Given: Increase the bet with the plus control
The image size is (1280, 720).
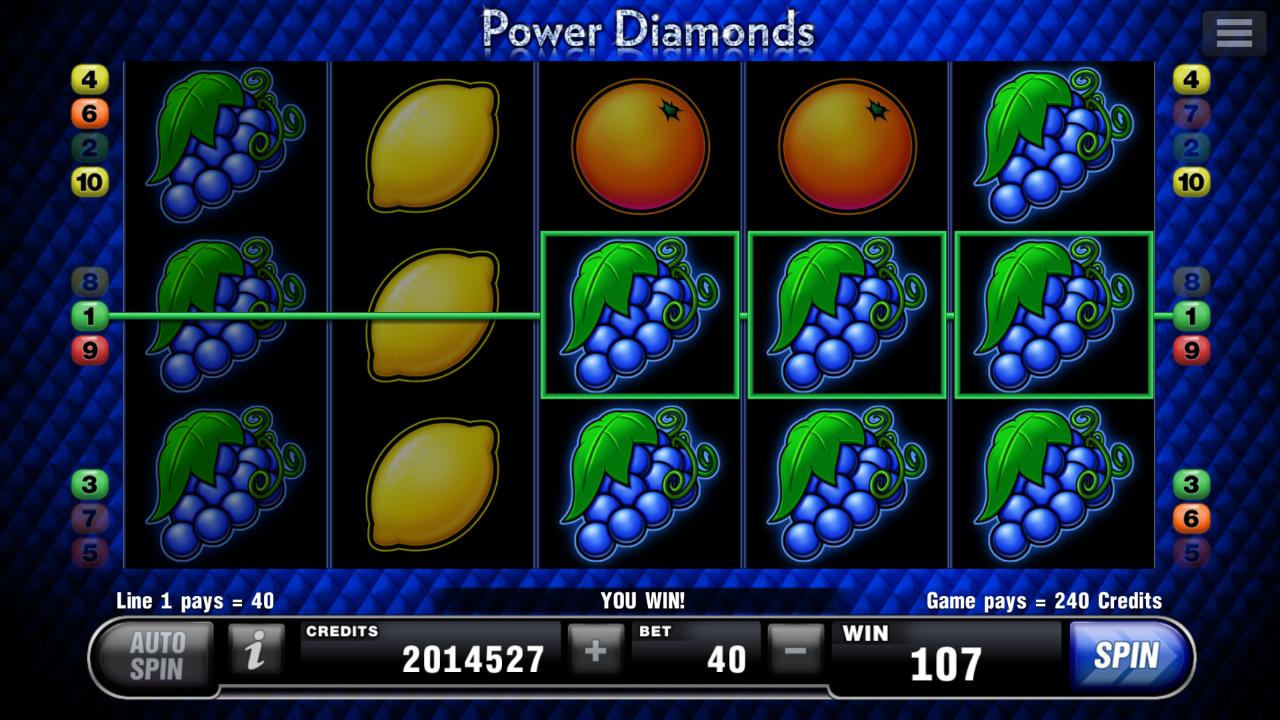Looking at the screenshot, I should tap(595, 650).
